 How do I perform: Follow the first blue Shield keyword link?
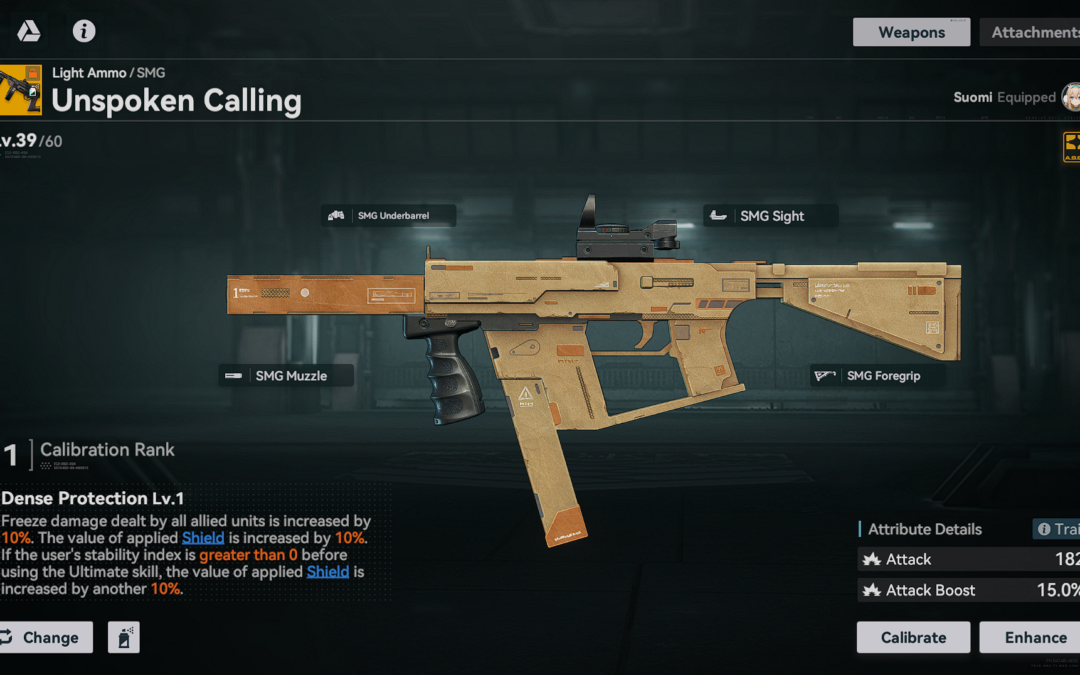tap(203, 538)
